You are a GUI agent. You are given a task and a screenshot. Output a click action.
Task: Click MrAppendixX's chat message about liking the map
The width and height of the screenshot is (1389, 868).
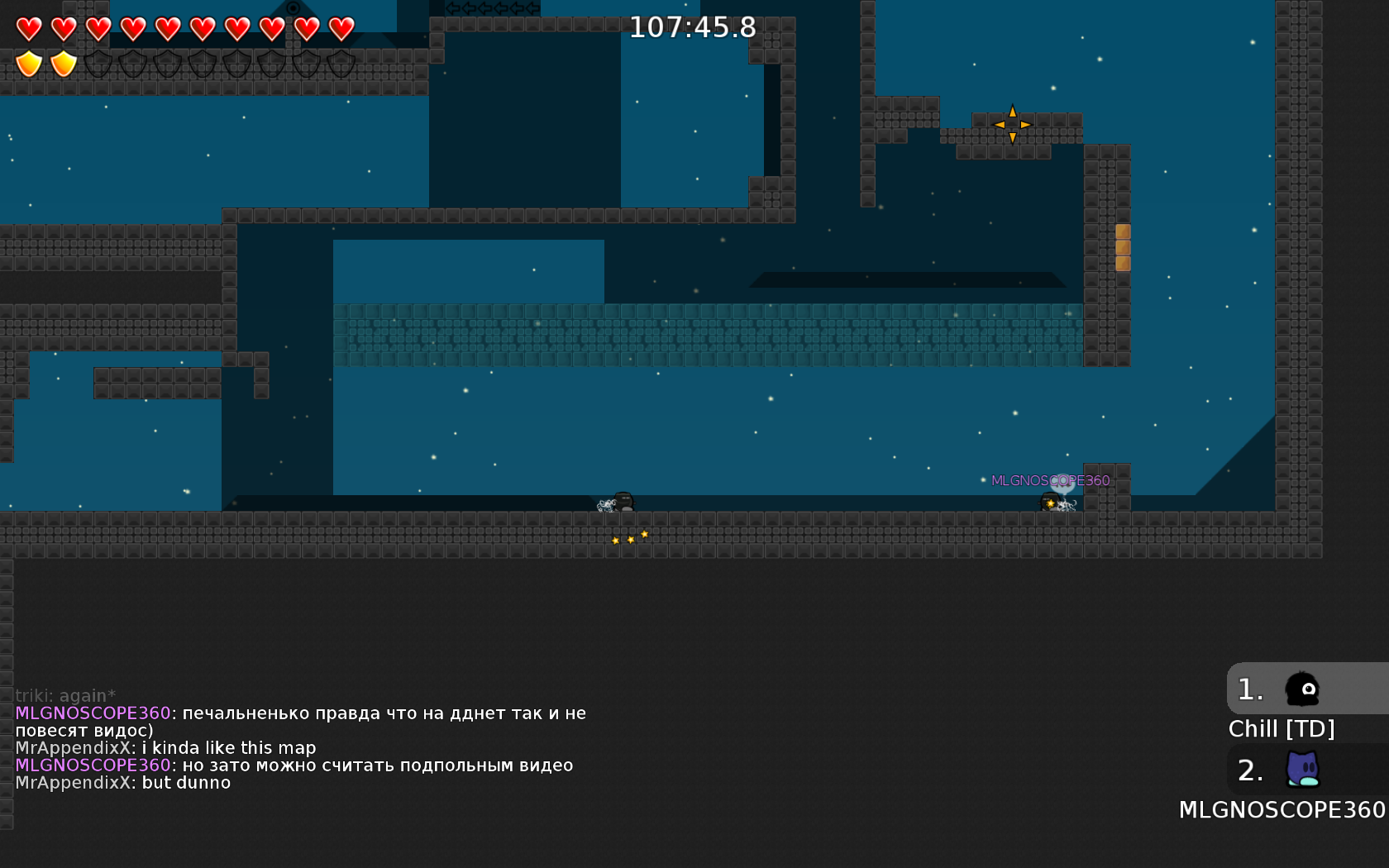[165, 747]
